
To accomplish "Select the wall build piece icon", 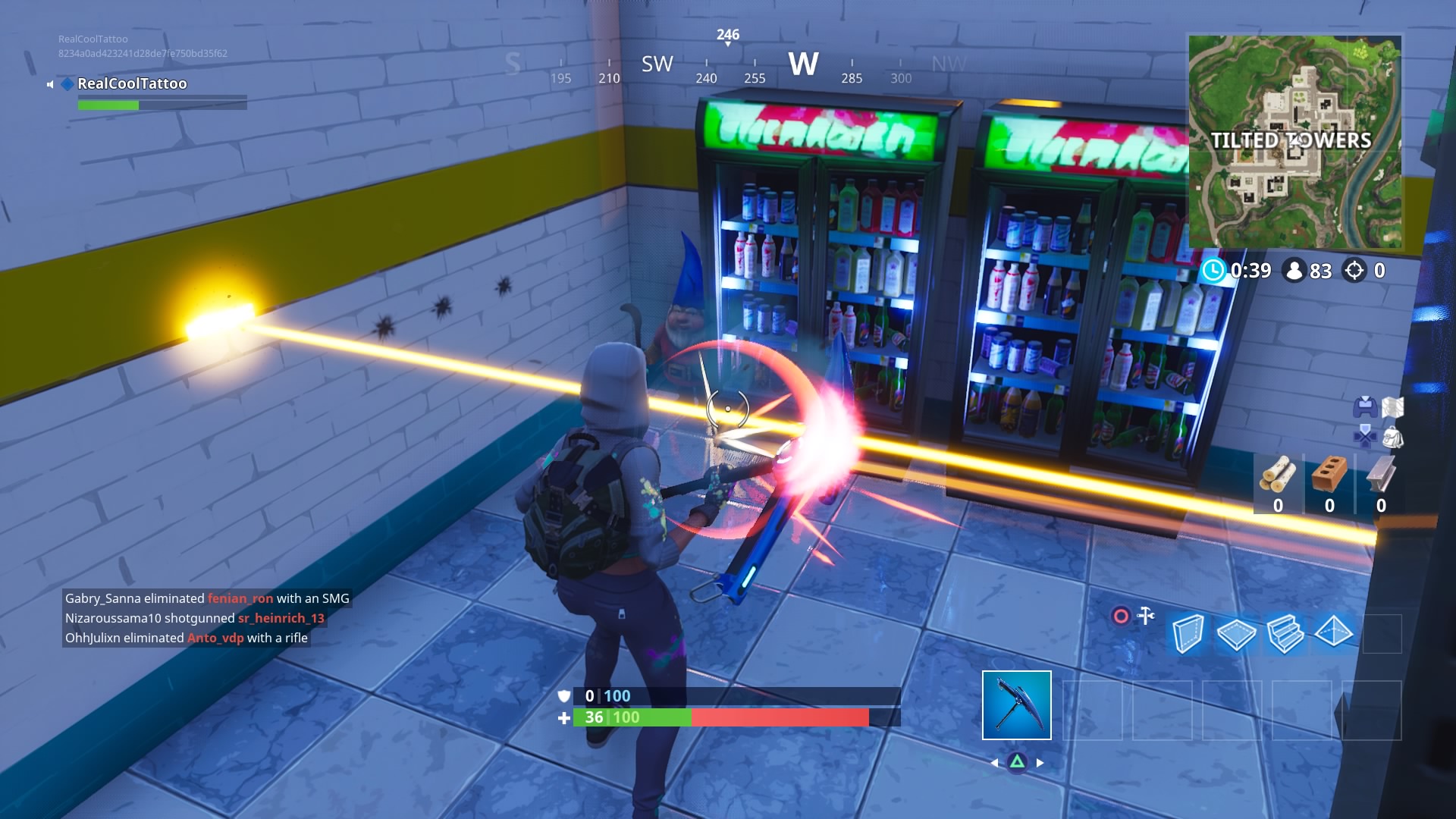I will pyautogui.click(x=1188, y=635).
